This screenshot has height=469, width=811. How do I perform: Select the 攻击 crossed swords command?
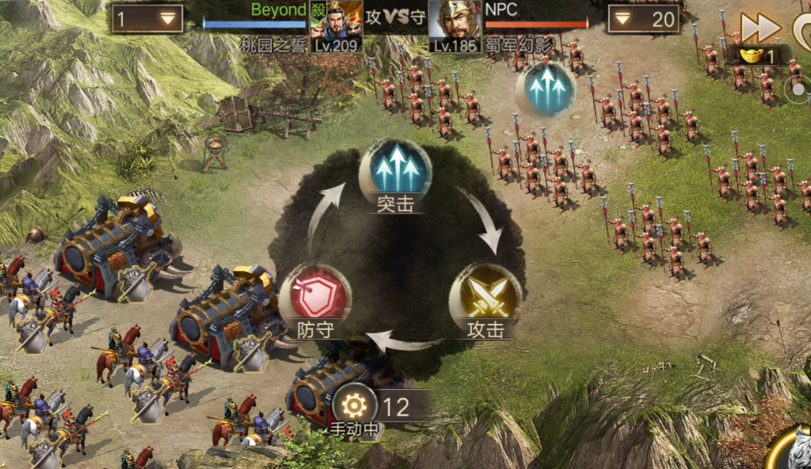[x=485, y=294]
